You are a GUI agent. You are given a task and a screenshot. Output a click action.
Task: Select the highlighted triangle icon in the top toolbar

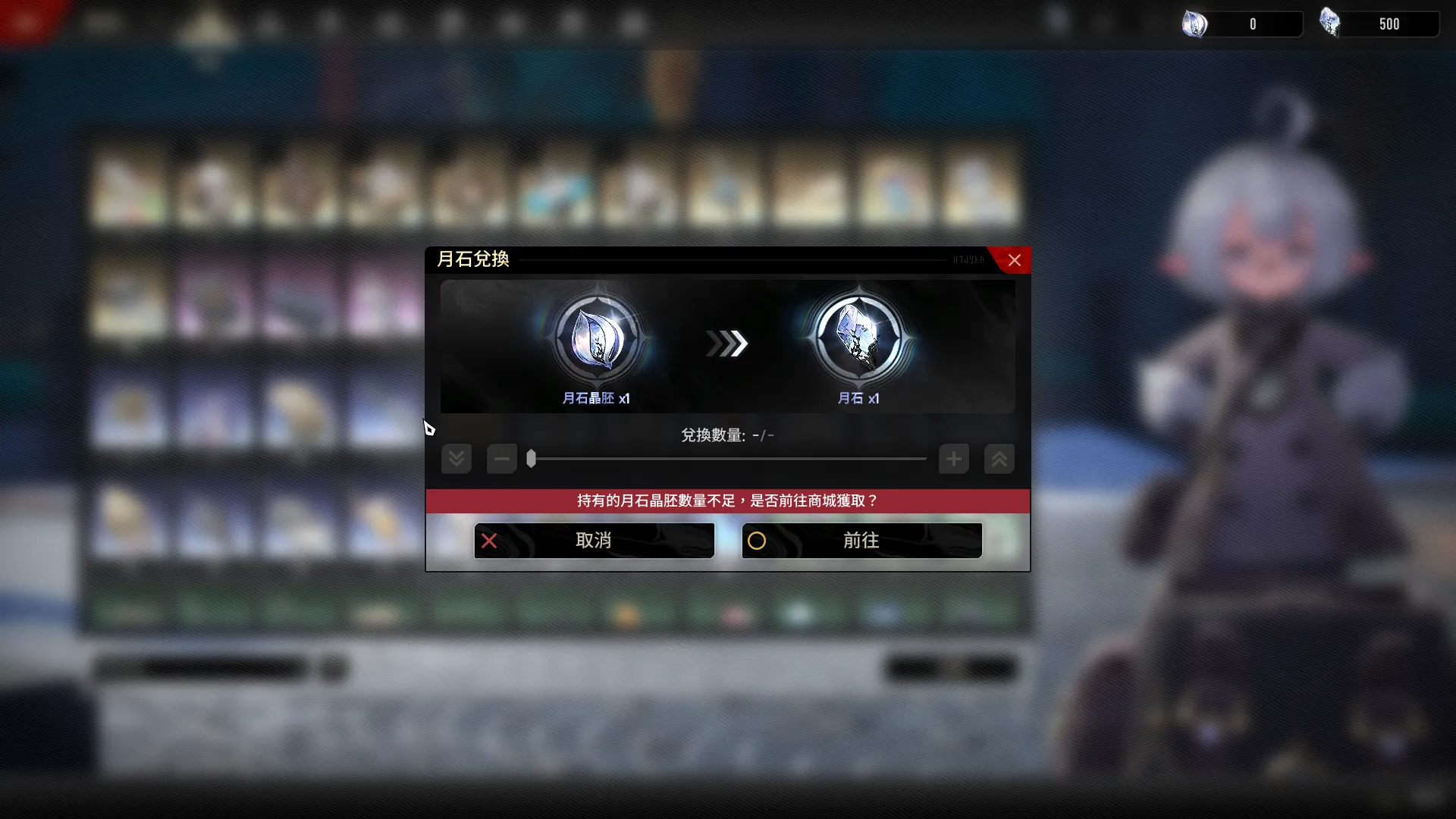tap(210, 23)
